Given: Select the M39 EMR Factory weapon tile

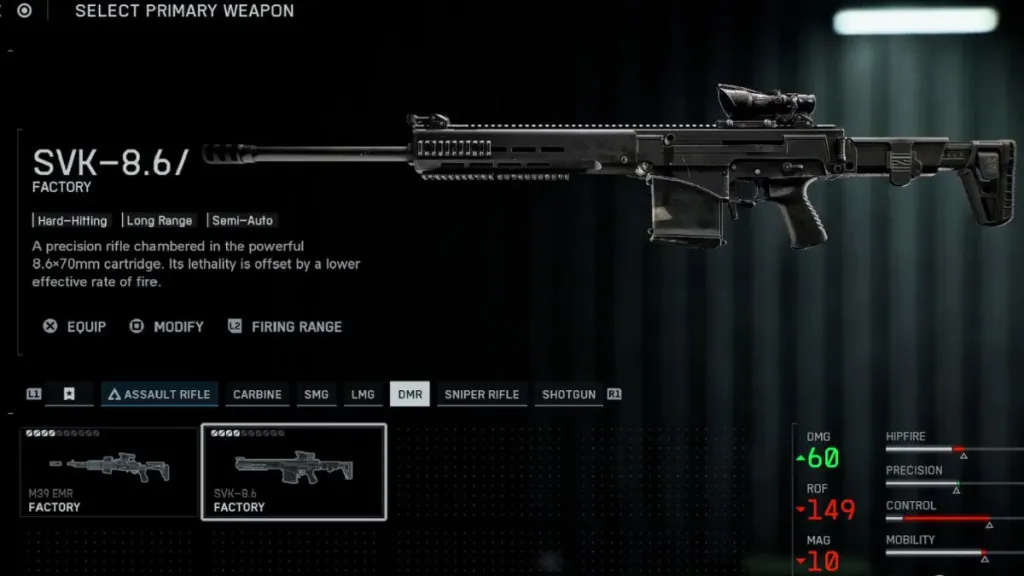Looking at the screenshot, I should point(109,471).
